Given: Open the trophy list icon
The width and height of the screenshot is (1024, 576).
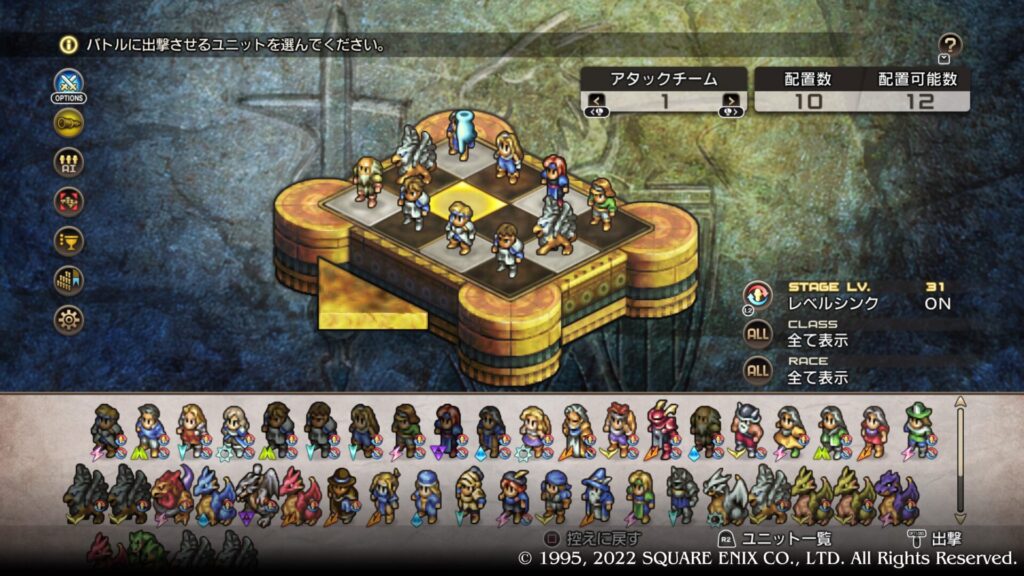Looking at the screenshot, I should 69,241.
